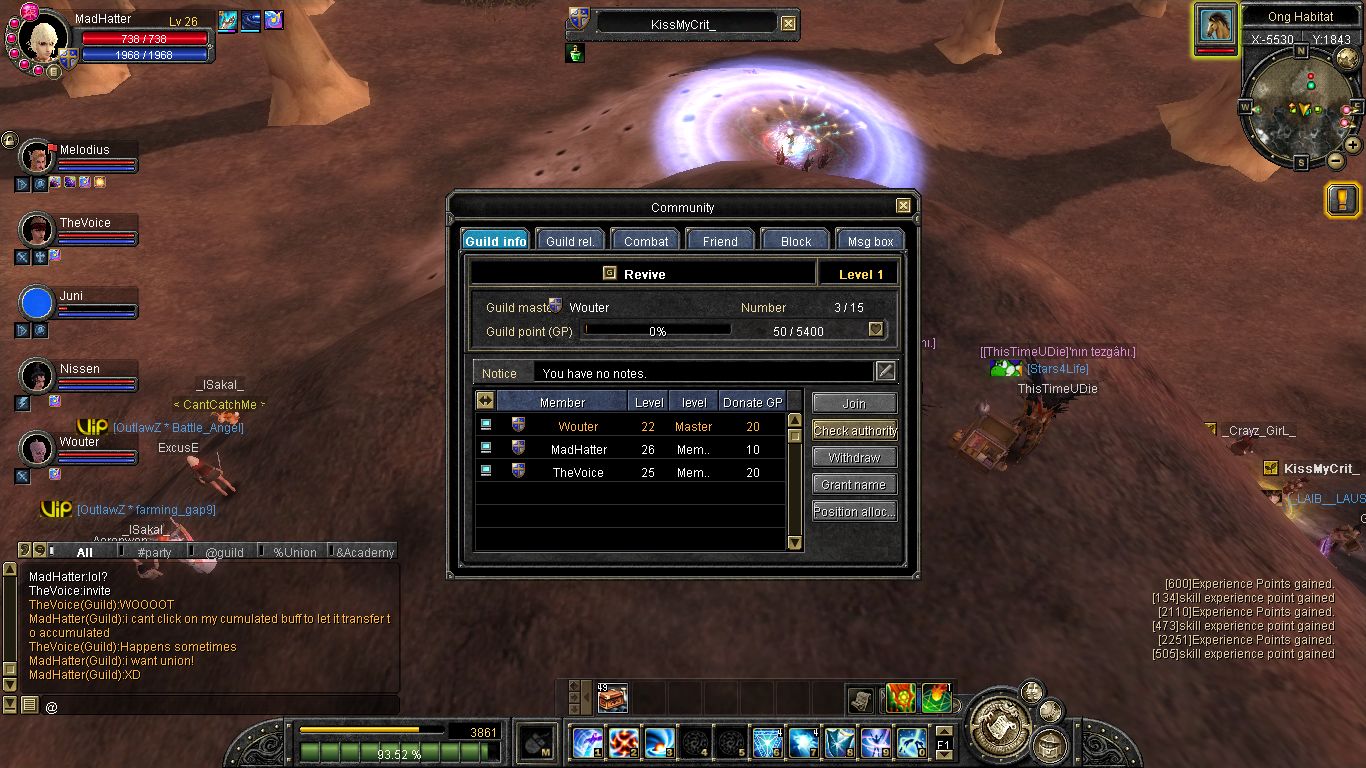Close the KissMyCrit_ target frame
Viewport: 1366px width, 768px height.
pos(788,24)
